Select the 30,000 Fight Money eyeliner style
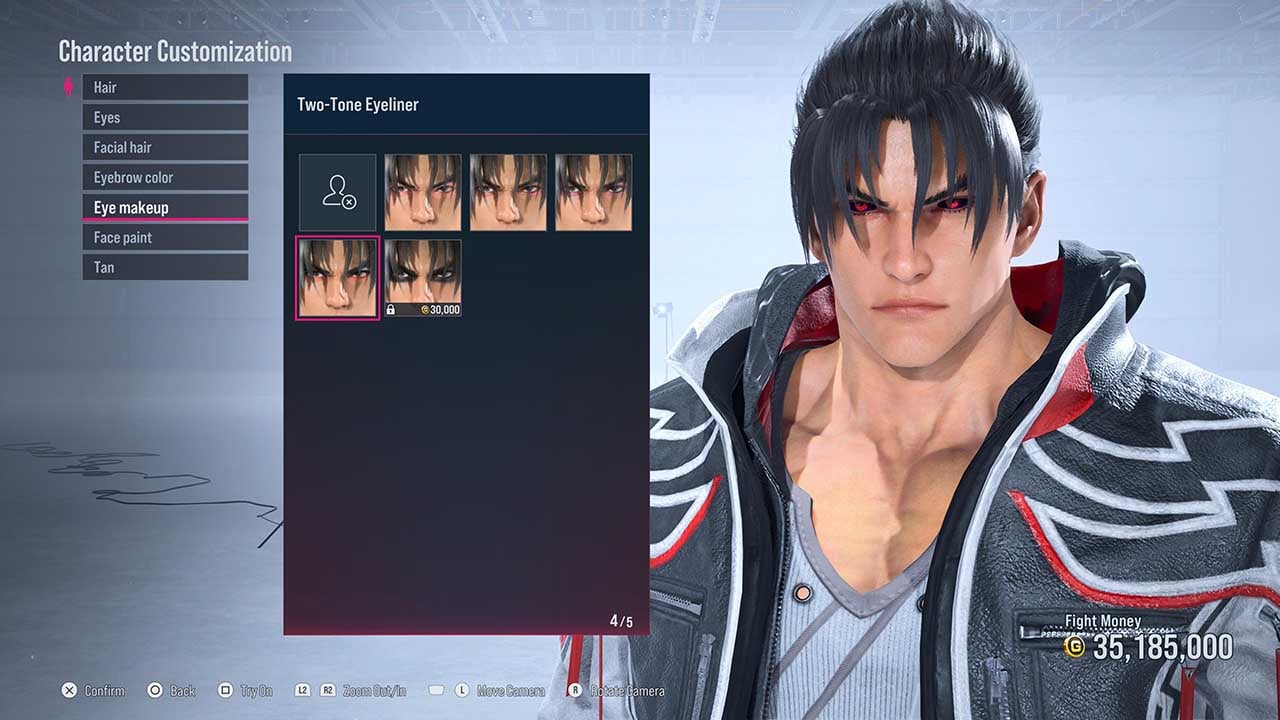The height and width of the screenshot is (720, 1280). 422,275
